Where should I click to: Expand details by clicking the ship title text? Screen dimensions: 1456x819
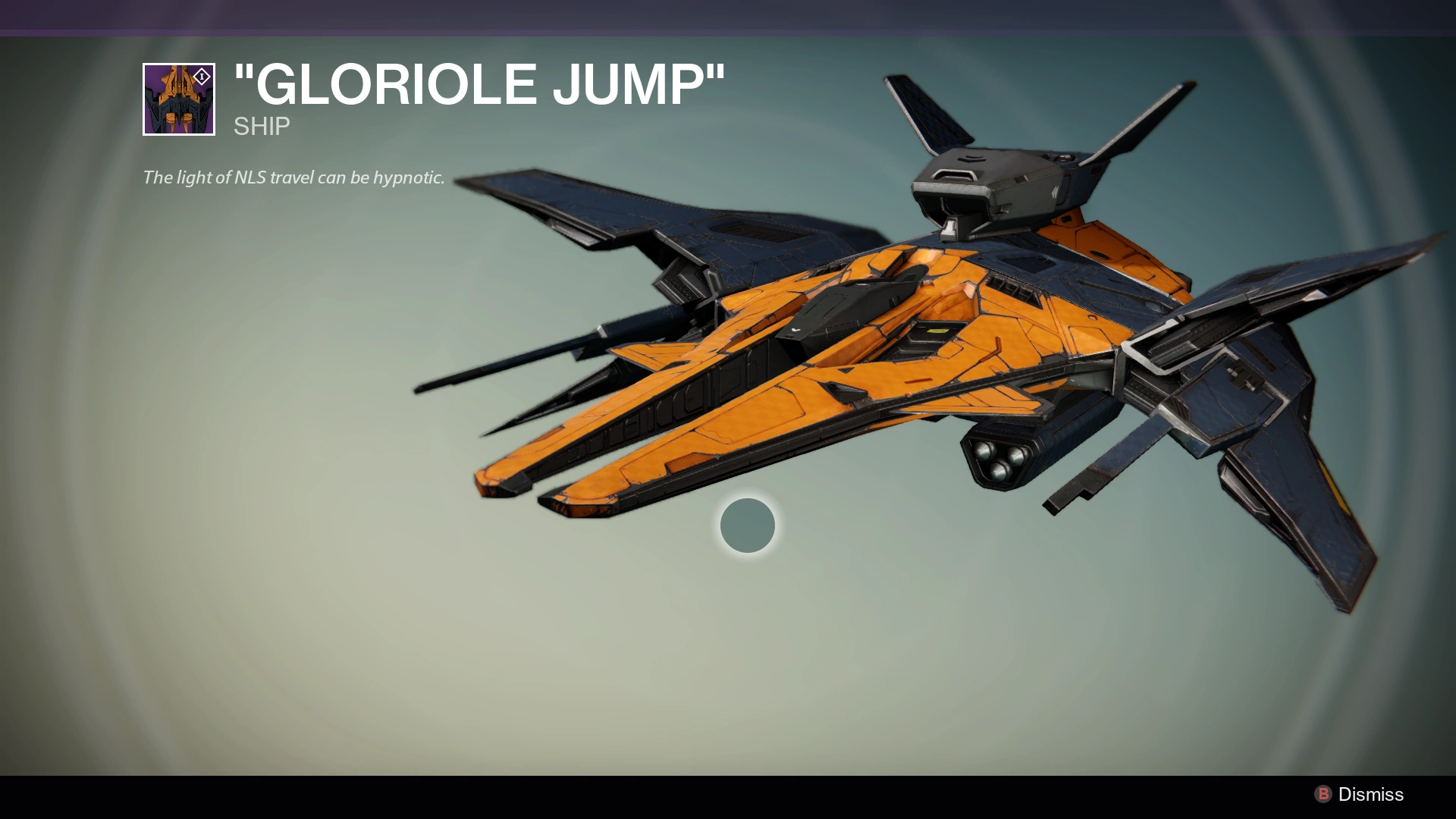click(x=478, y=83)
